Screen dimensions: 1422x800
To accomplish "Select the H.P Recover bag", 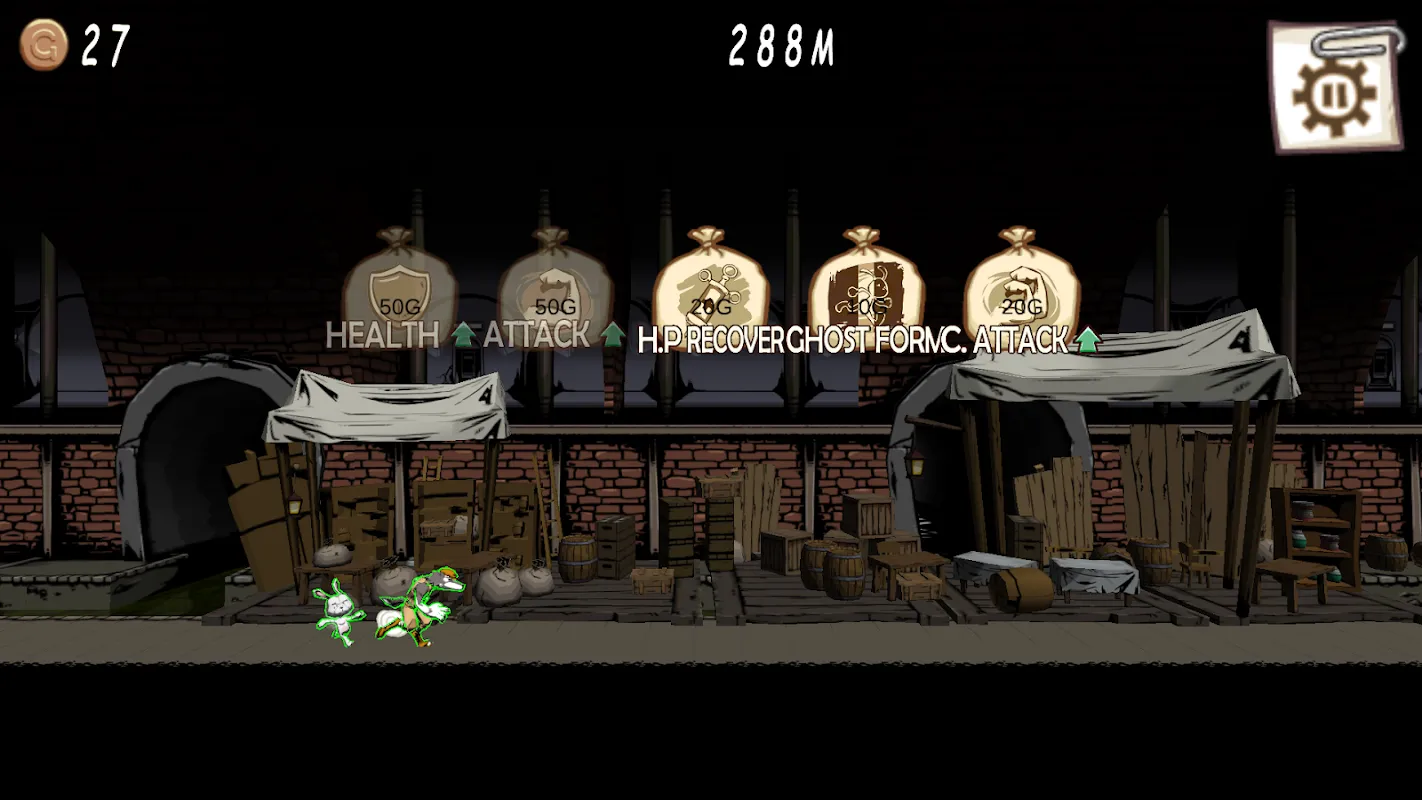I will (710, 285).
